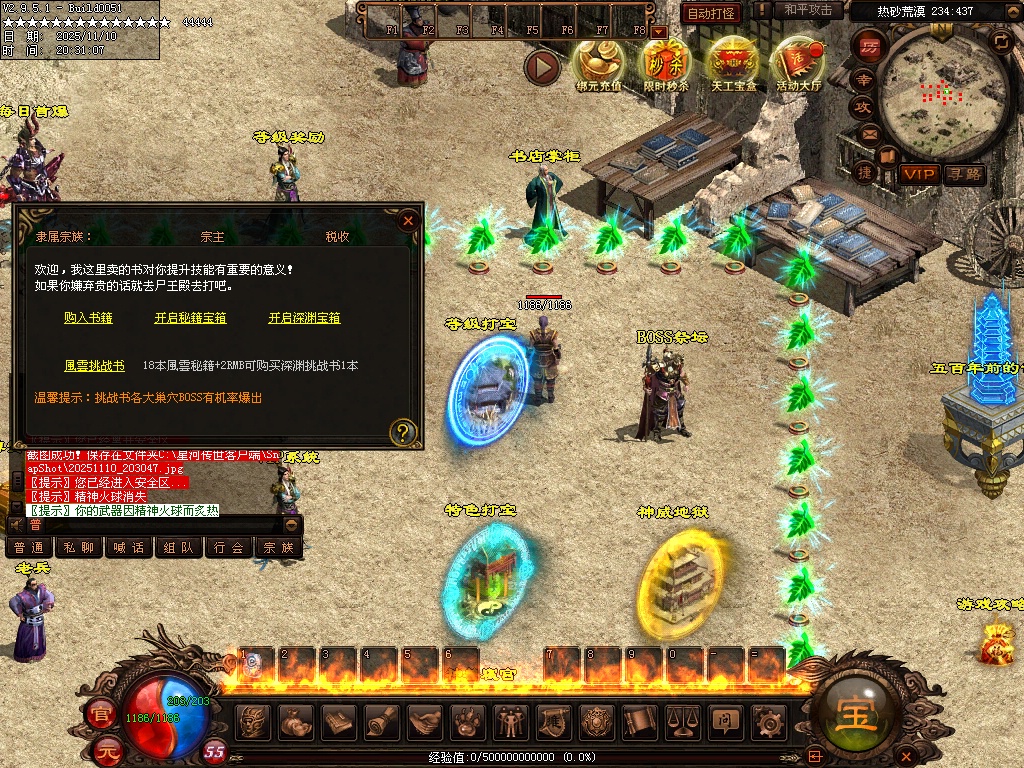Open the 風雲挑战书 option
The image size is (1024, 768).
[94, 366]
